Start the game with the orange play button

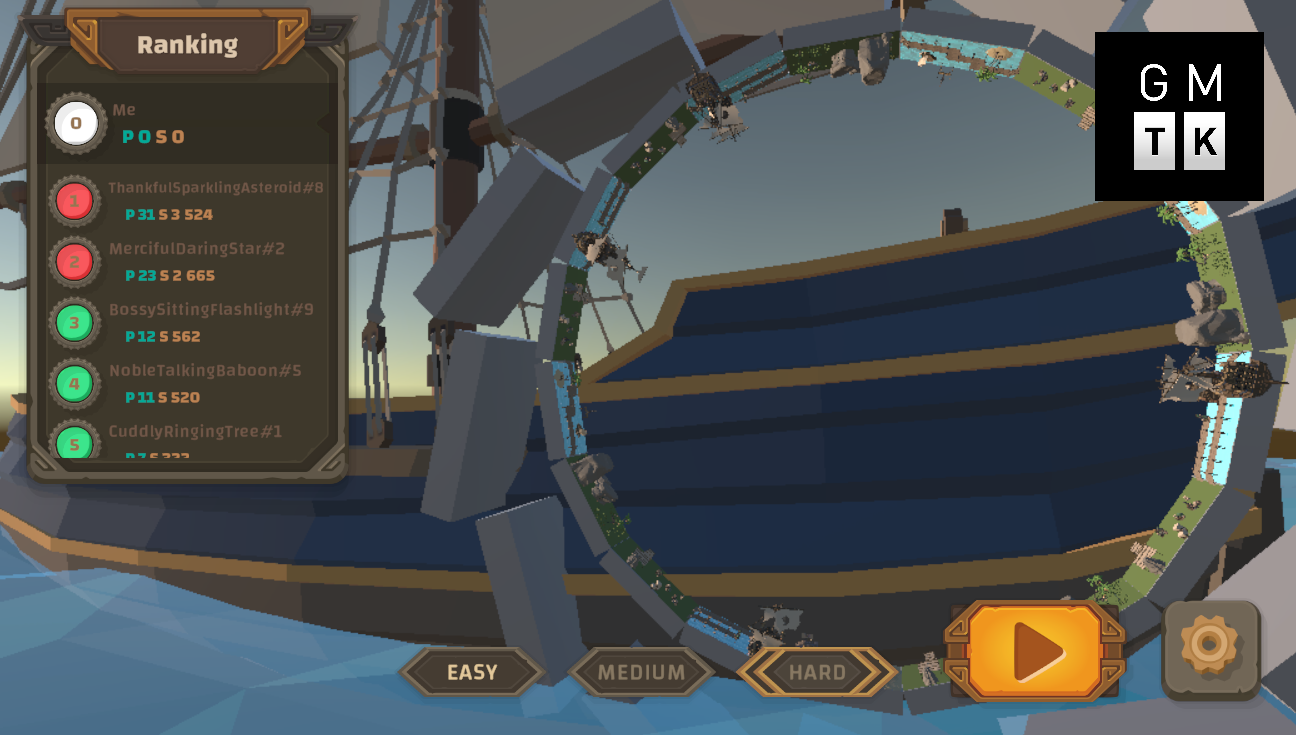(1034, 651)
